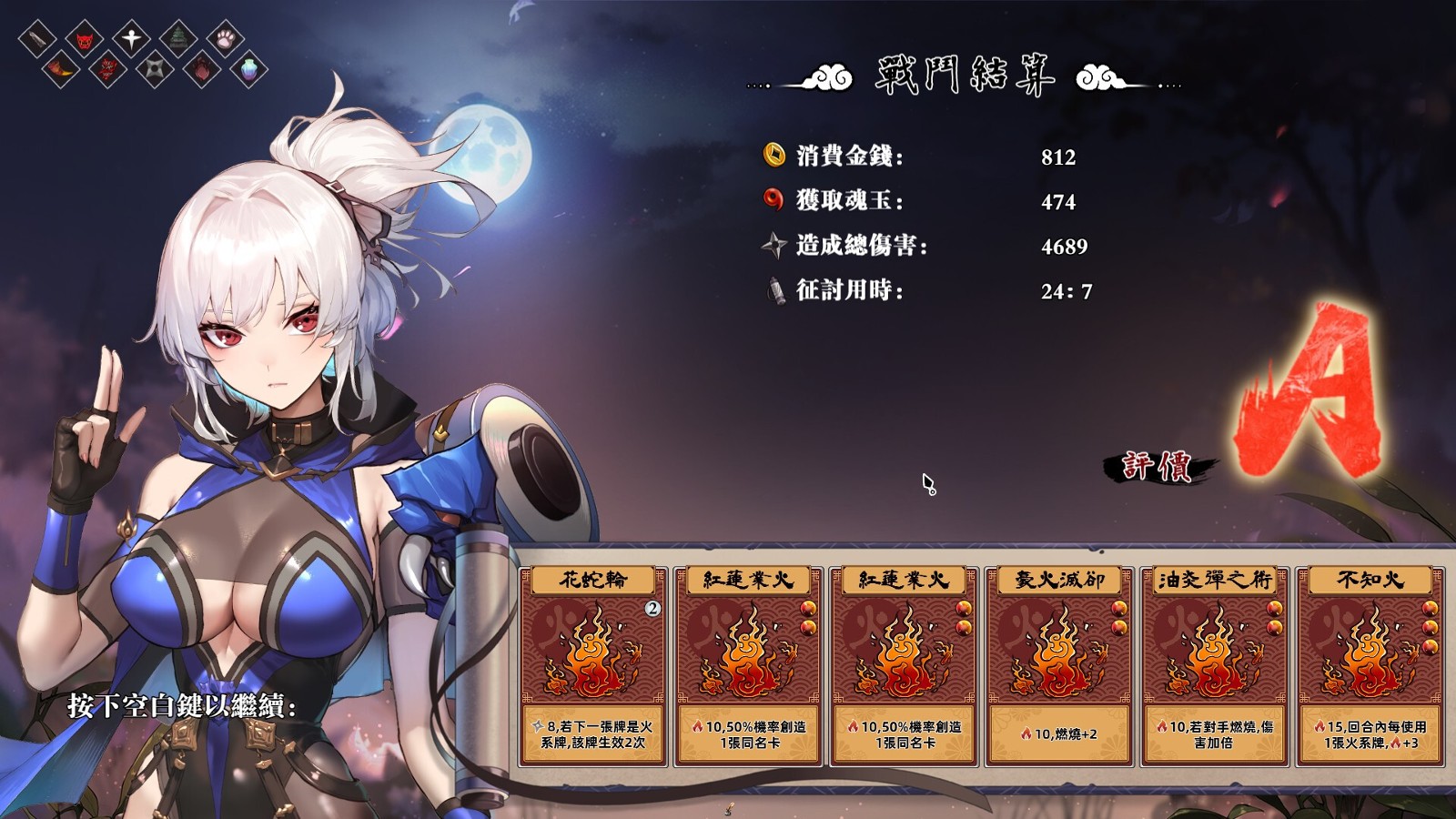1456x819 pixels.
Task: Select the 花蛇輪 card
Action: click(593, 665)
